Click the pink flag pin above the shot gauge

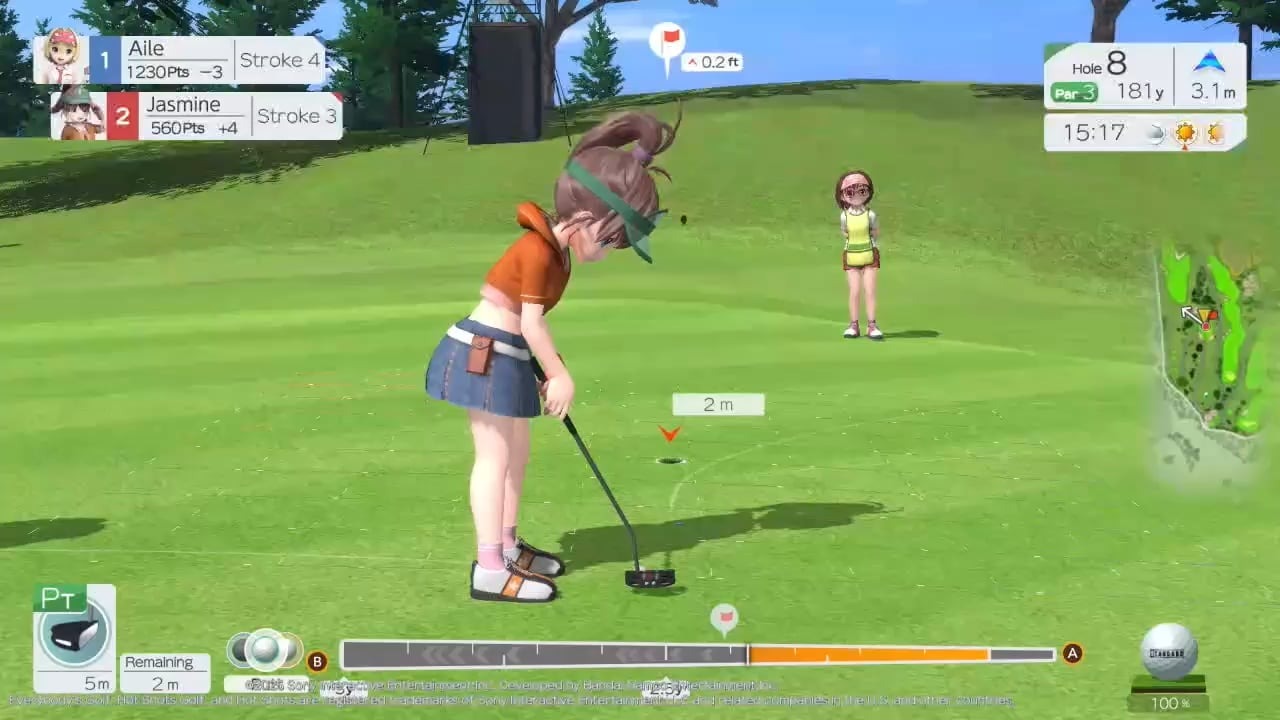(x=723, y=619)
